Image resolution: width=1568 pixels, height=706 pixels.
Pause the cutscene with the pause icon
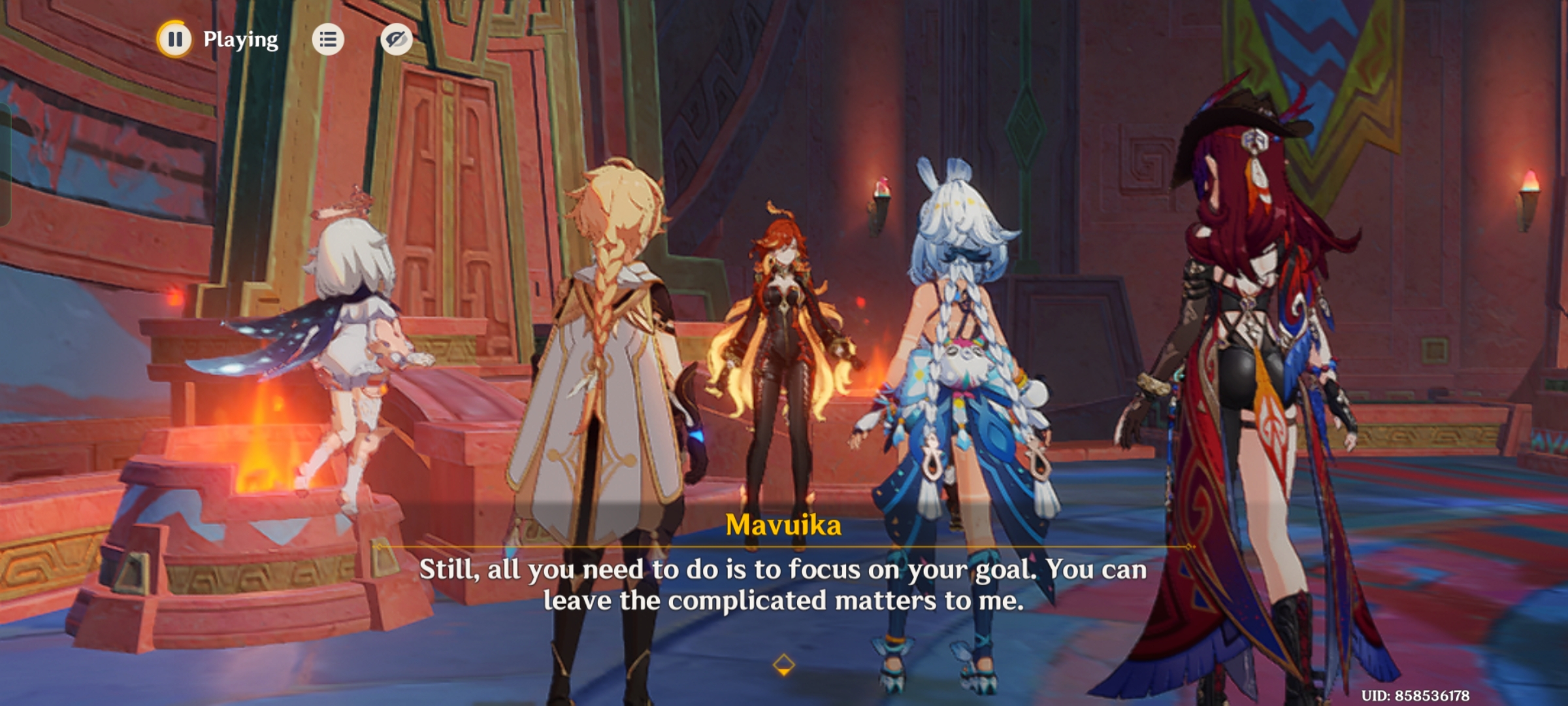(x=174, y=41)
